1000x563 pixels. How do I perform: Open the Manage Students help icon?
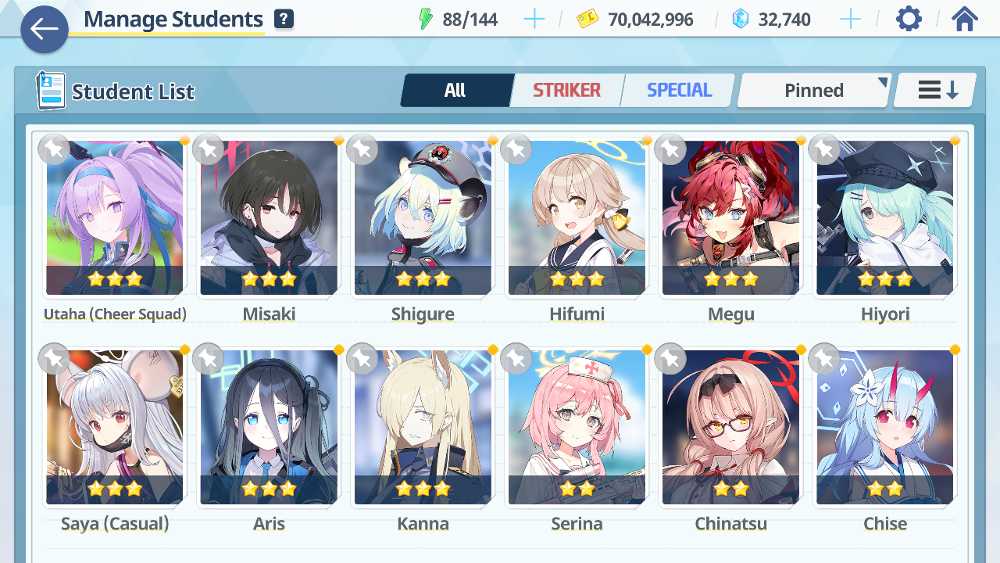pyautogui.click(x=284, y=19)
